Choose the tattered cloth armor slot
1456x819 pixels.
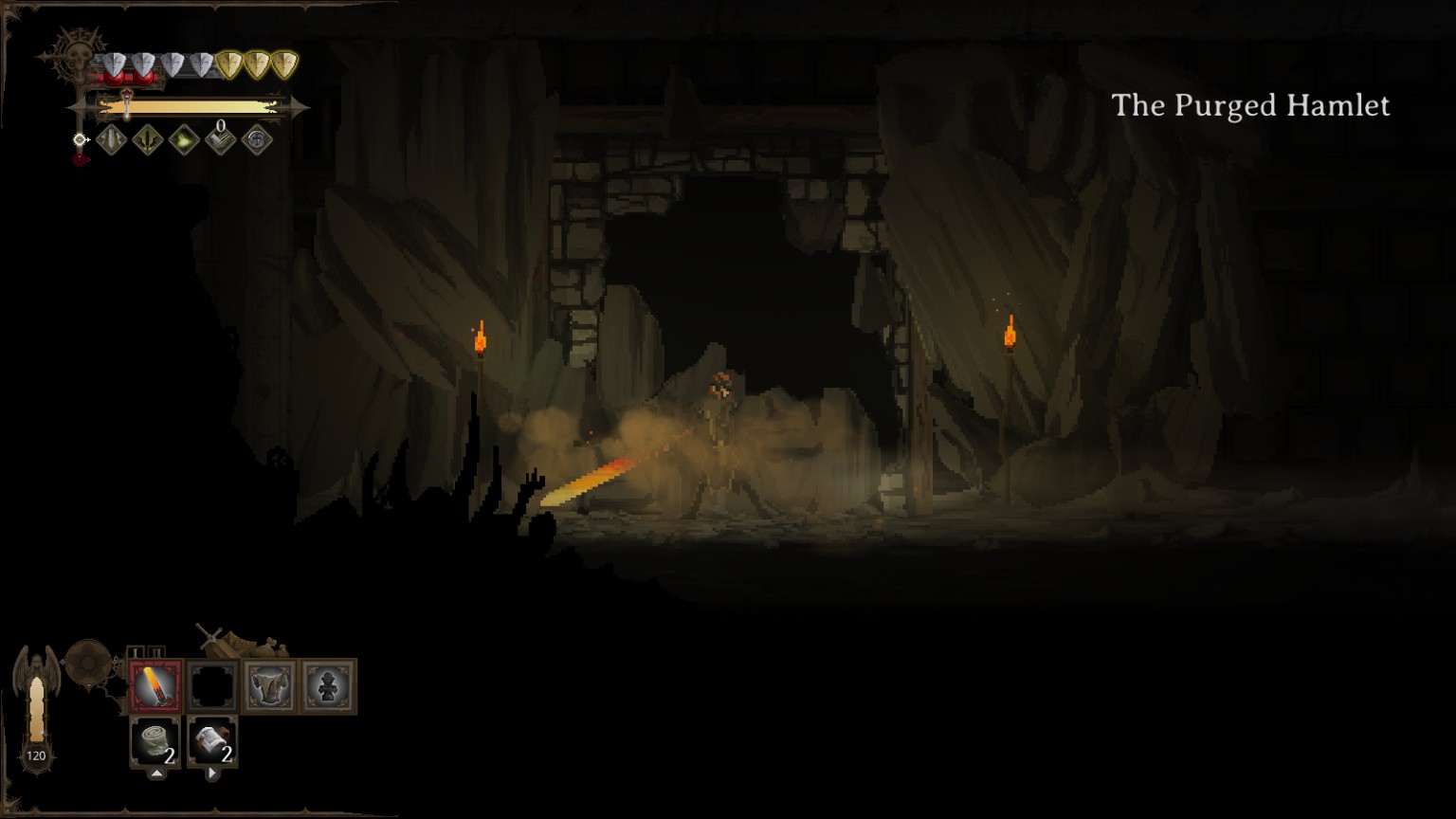click(x=270, y=686)
